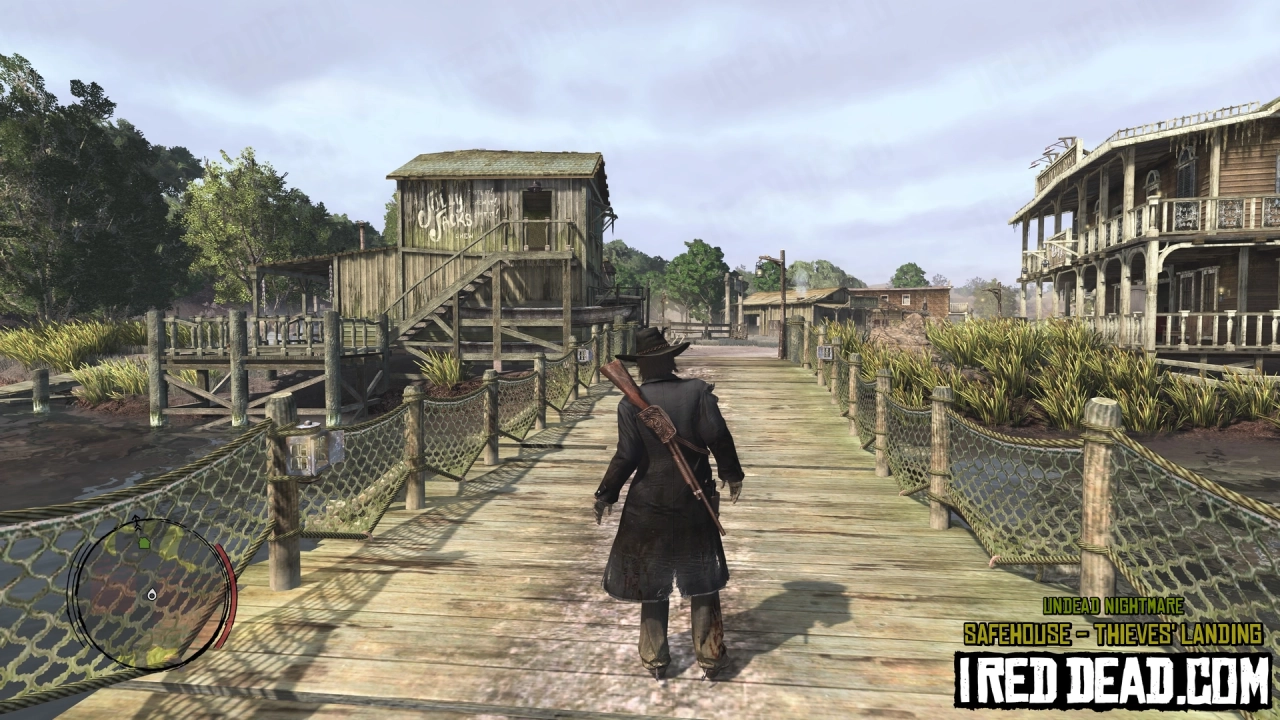The height and width of the screenshot is (720, 1280).
Task: Select the white player marker on the minimap
Action: click(x=152, y=595)
